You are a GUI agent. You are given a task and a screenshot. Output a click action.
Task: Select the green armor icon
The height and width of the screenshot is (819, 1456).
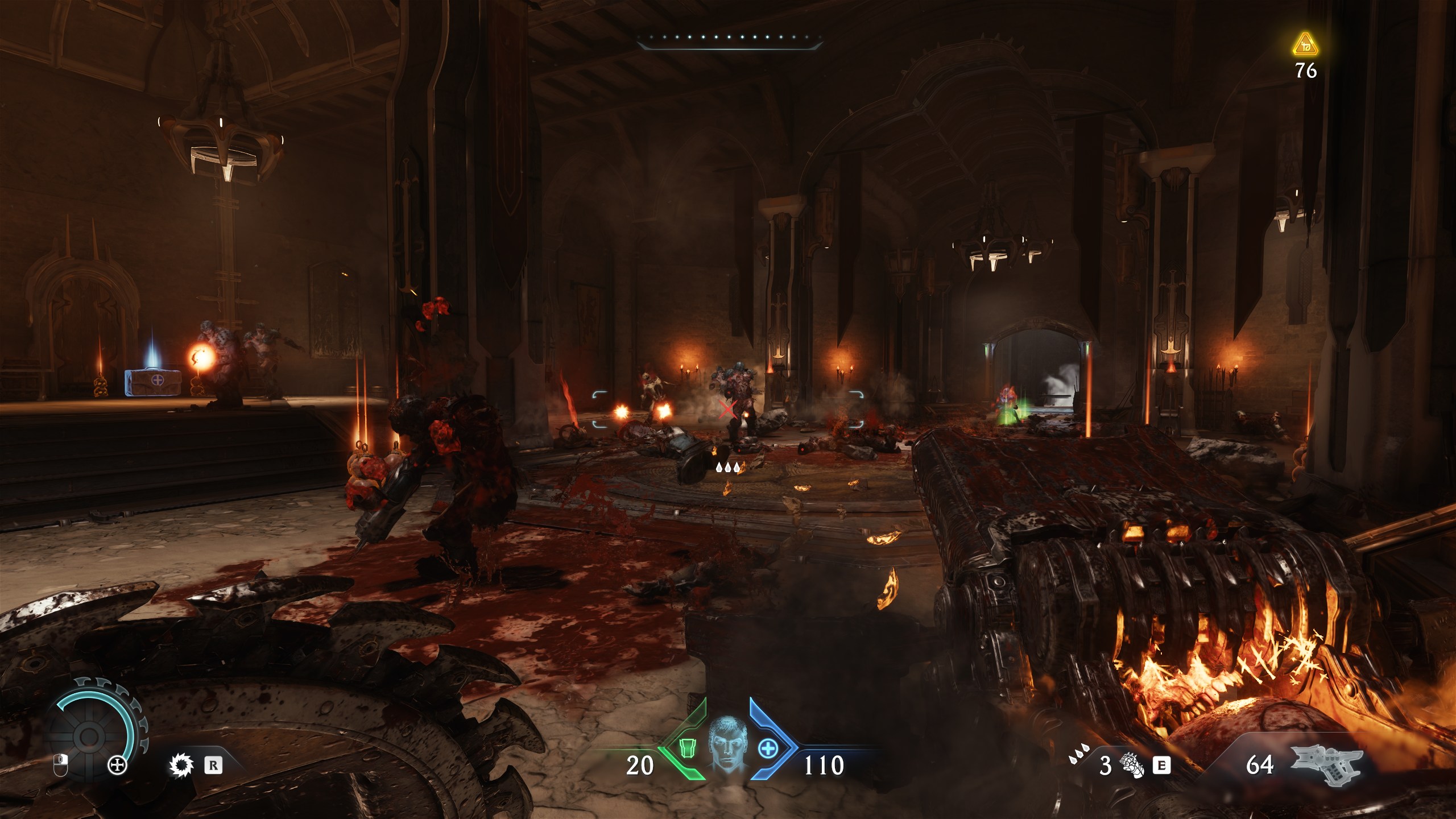coord(686,748)
